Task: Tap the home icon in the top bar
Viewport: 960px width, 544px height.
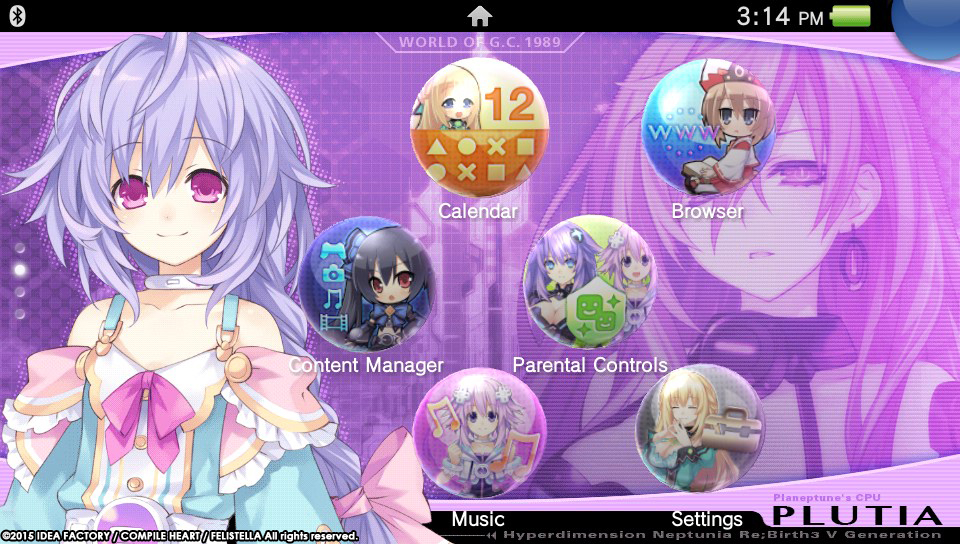Action: pos(480,16)
